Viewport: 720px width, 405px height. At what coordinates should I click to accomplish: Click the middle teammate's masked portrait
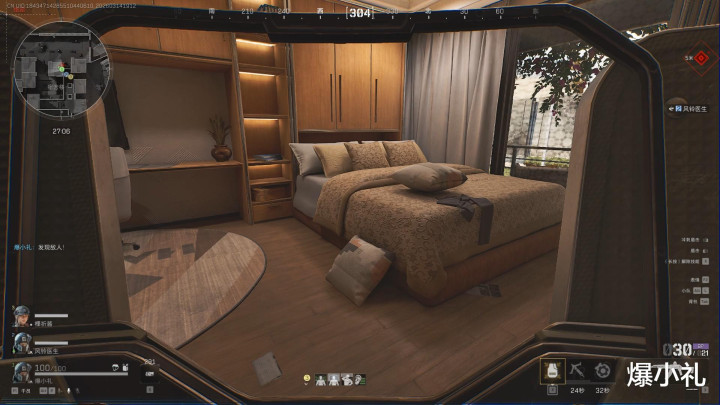click(20, 343)
